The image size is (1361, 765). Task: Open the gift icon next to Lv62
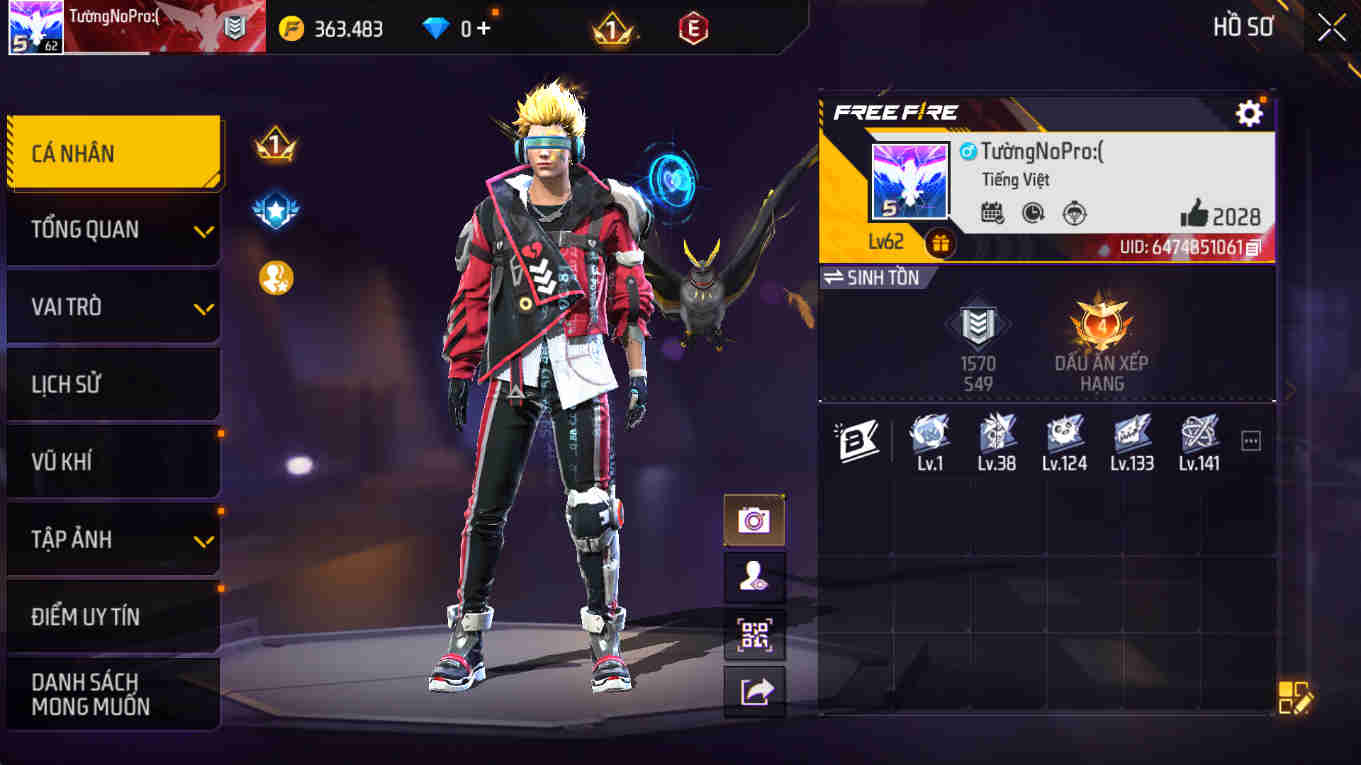(938, 241)
